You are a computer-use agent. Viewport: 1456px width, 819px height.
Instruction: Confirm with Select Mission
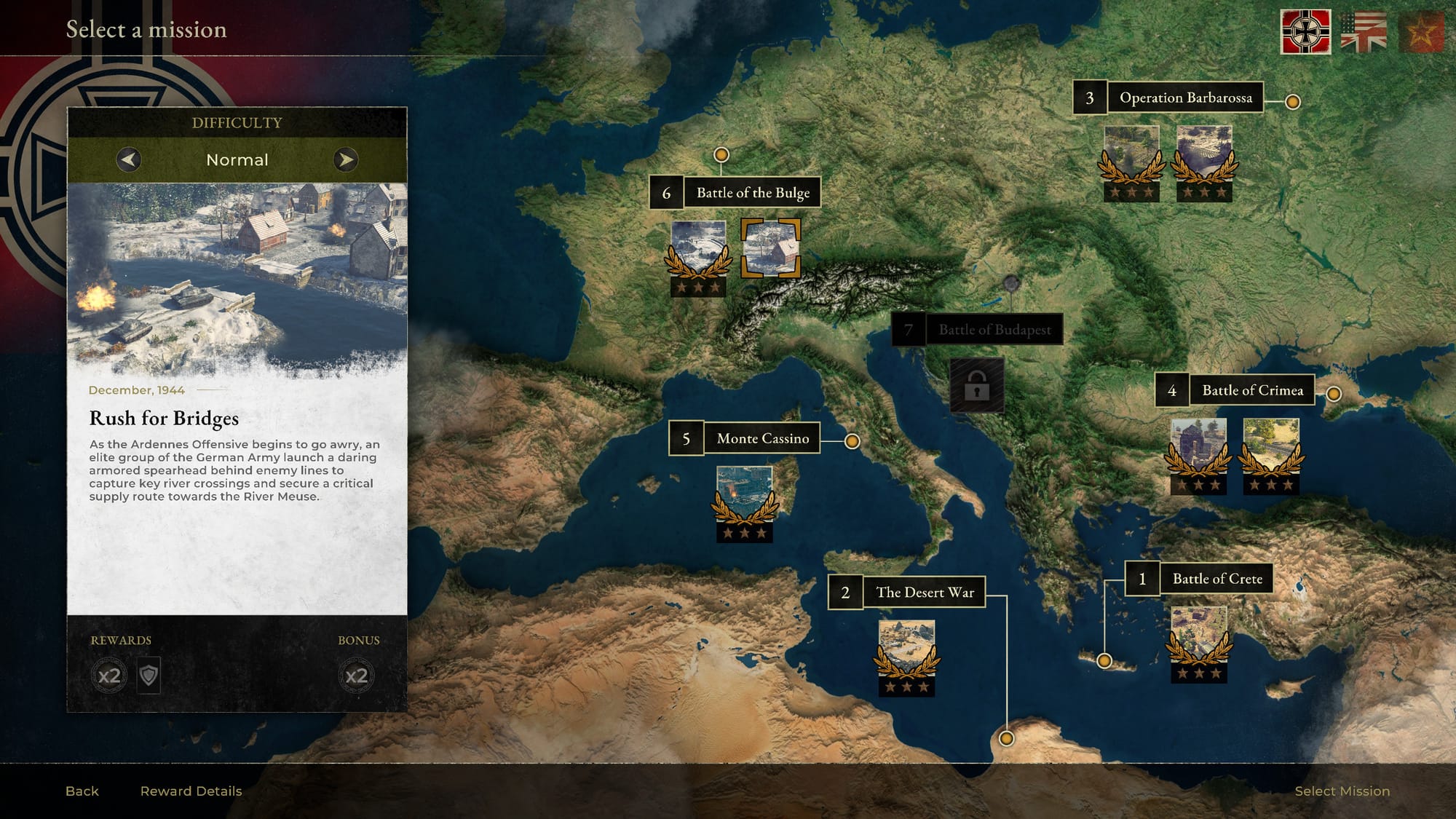coord(1342,791)
